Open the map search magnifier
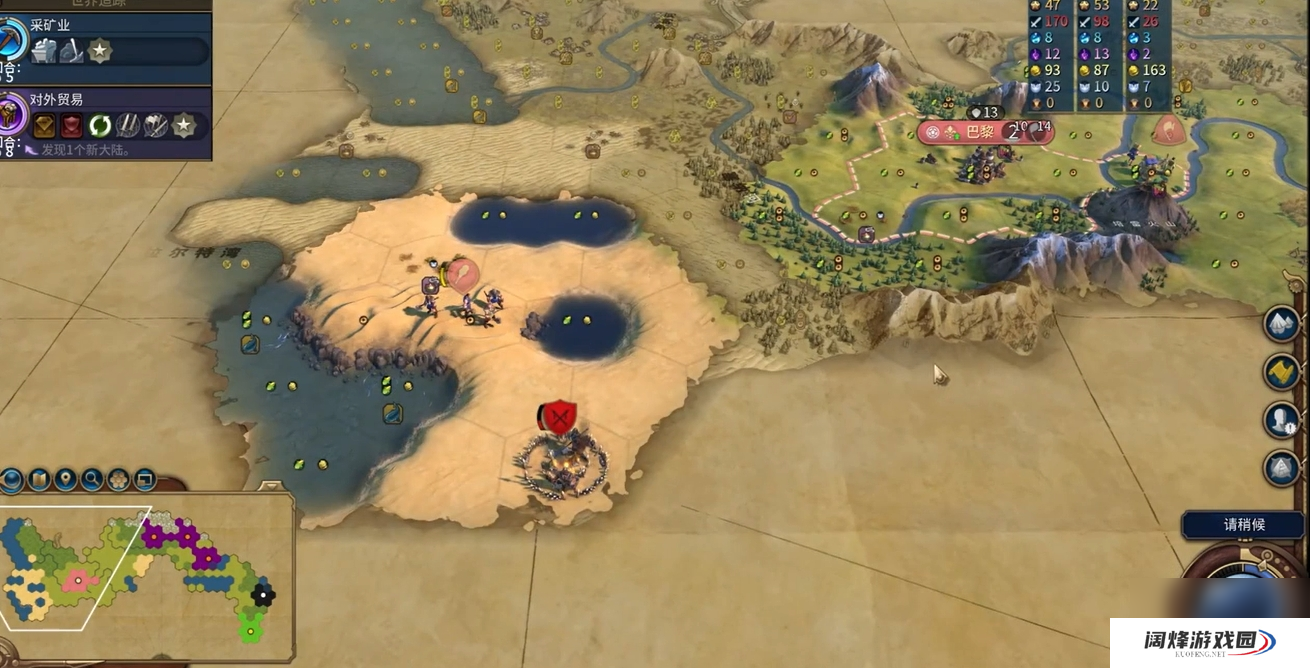 click(92, 480)
